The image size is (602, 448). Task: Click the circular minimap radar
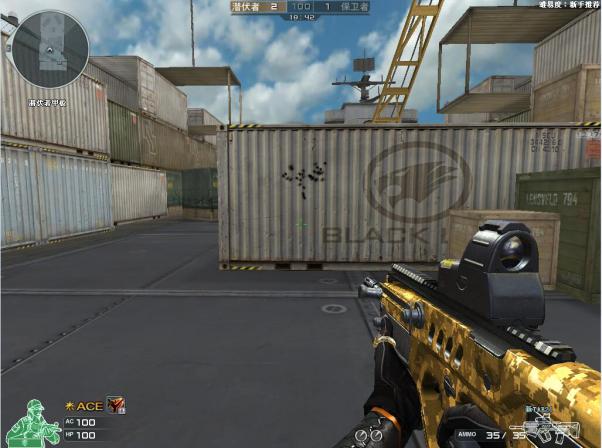[x=48, y=50]
